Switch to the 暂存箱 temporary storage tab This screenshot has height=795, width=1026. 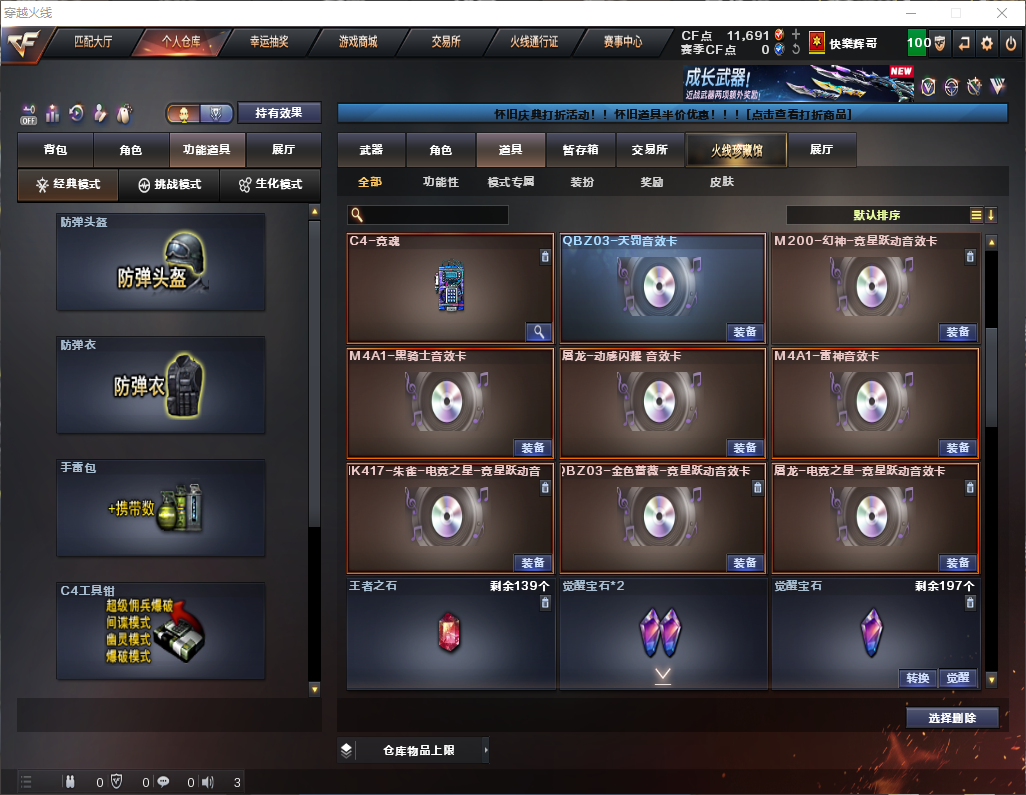(x=580, y=150)
